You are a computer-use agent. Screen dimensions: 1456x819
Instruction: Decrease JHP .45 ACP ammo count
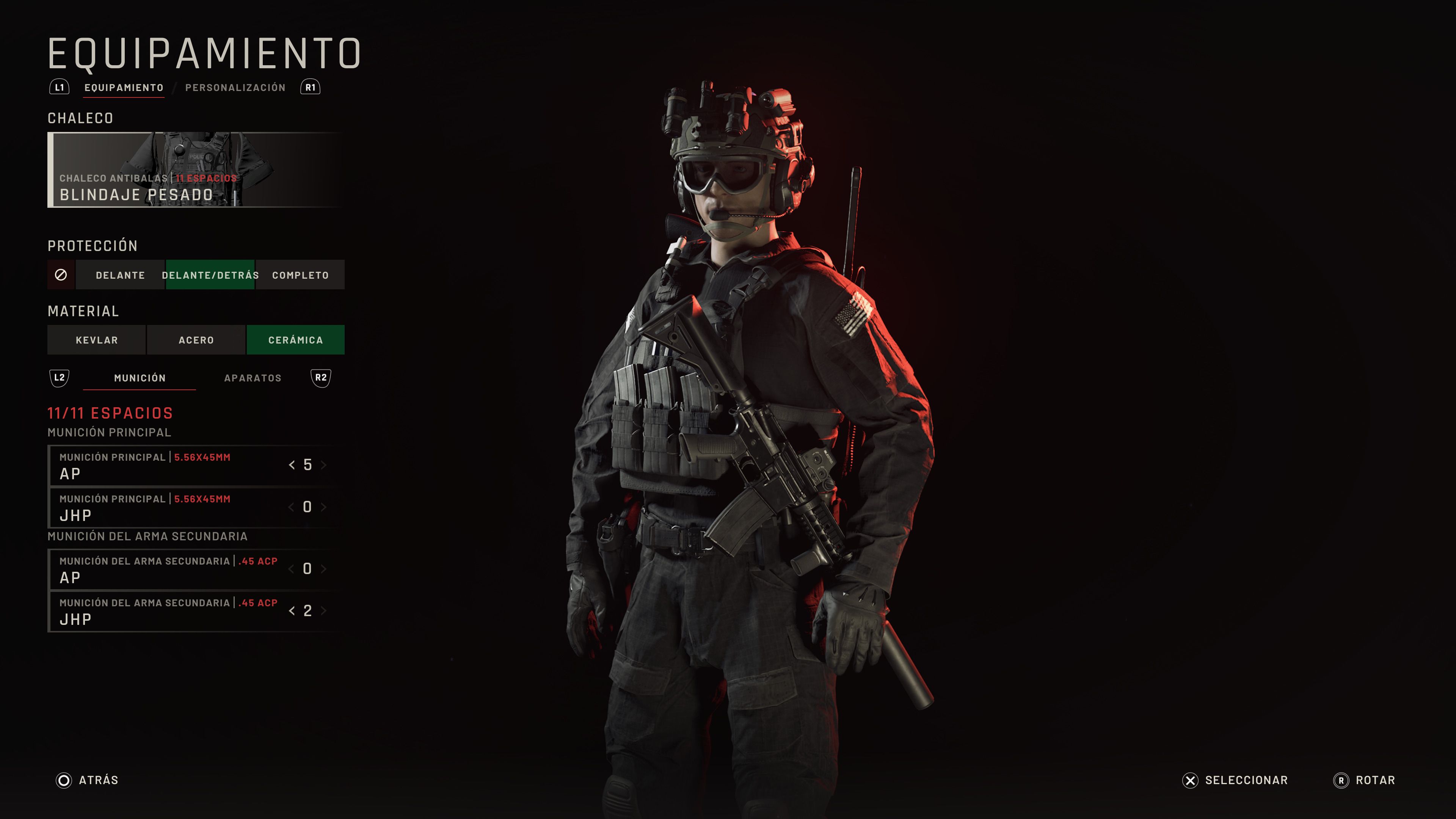[x=292, y=610]
